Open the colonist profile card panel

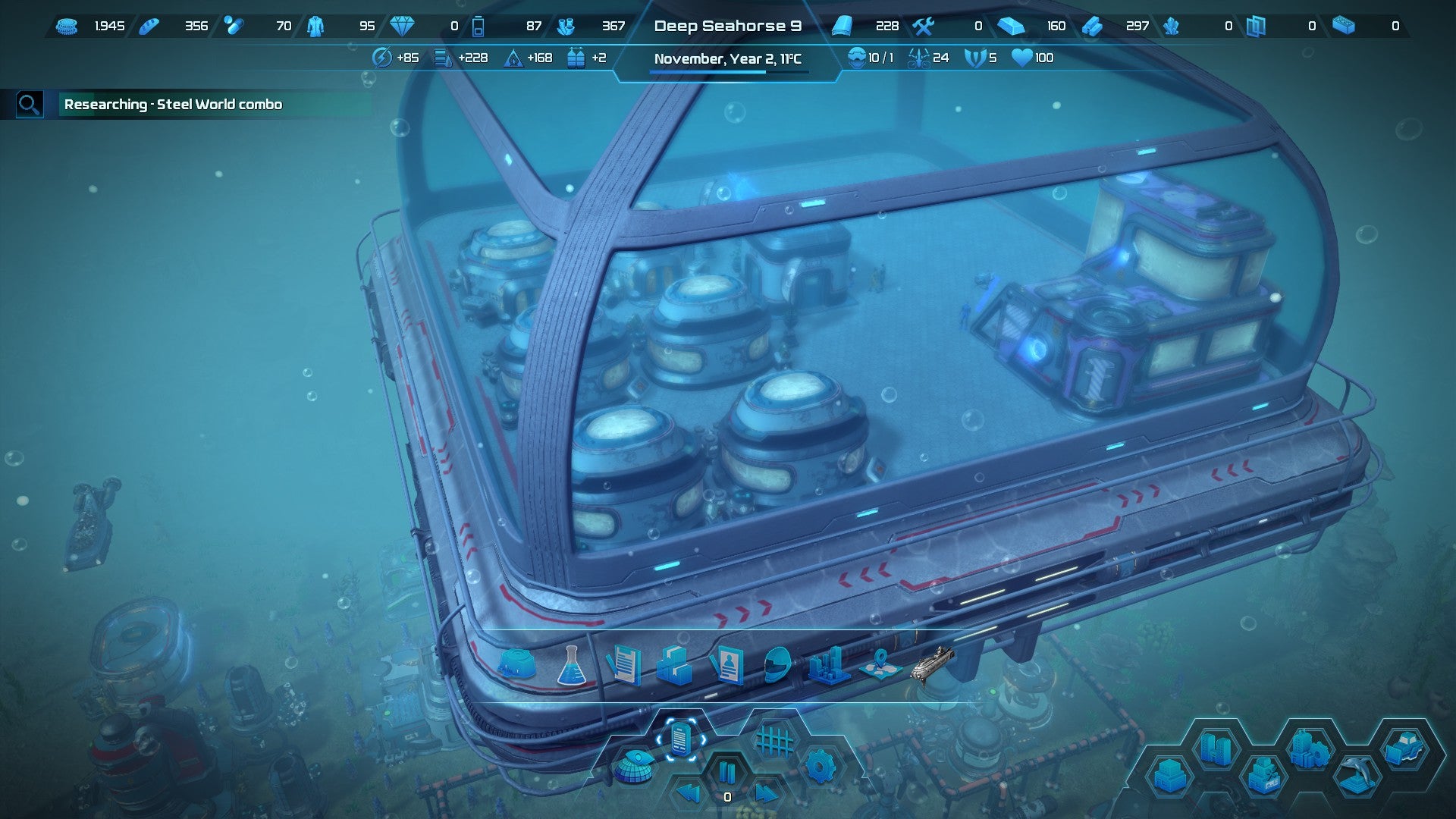(726, 665)
